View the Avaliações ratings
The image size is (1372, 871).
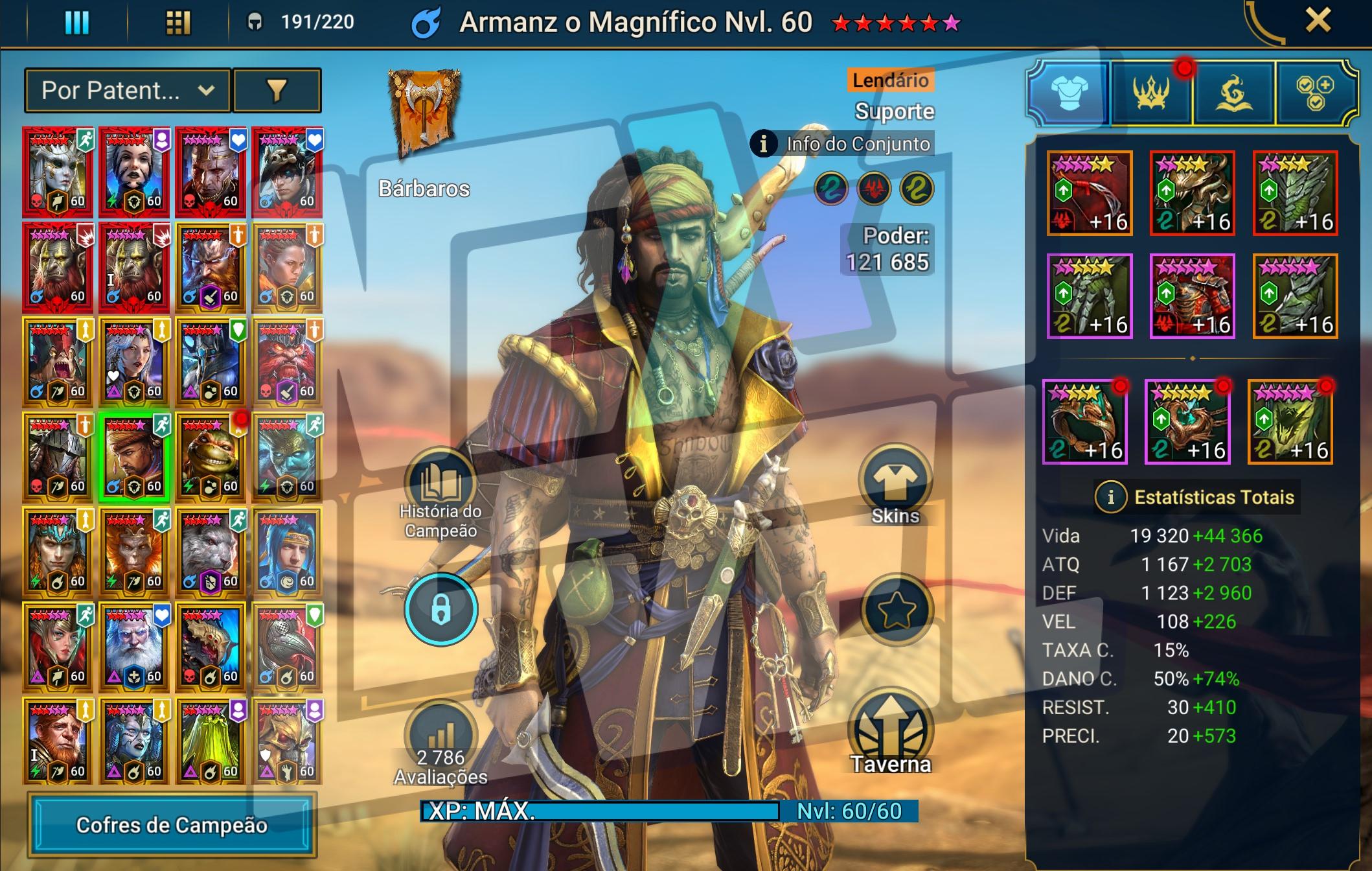pyautogui.click(x=440, y=745)
